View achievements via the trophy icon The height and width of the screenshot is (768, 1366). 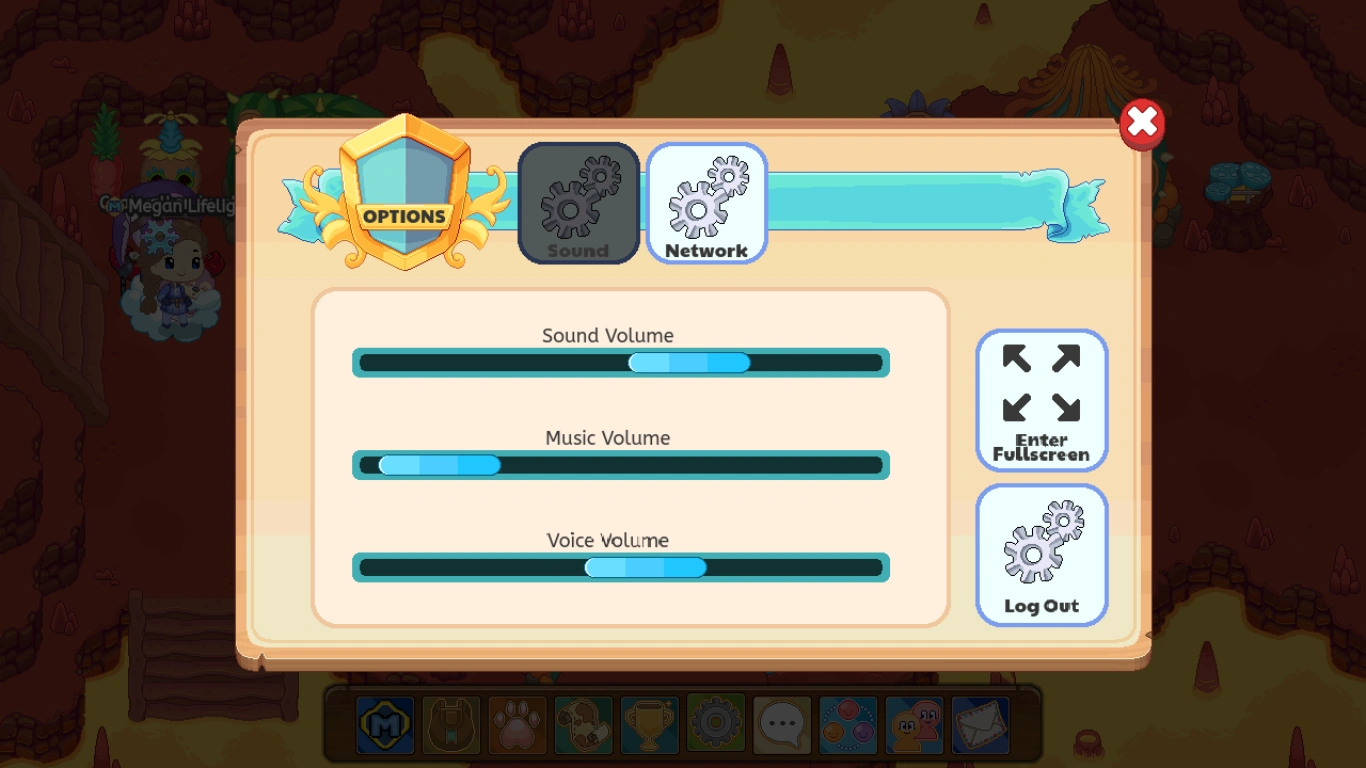click(x=648, y=725)
